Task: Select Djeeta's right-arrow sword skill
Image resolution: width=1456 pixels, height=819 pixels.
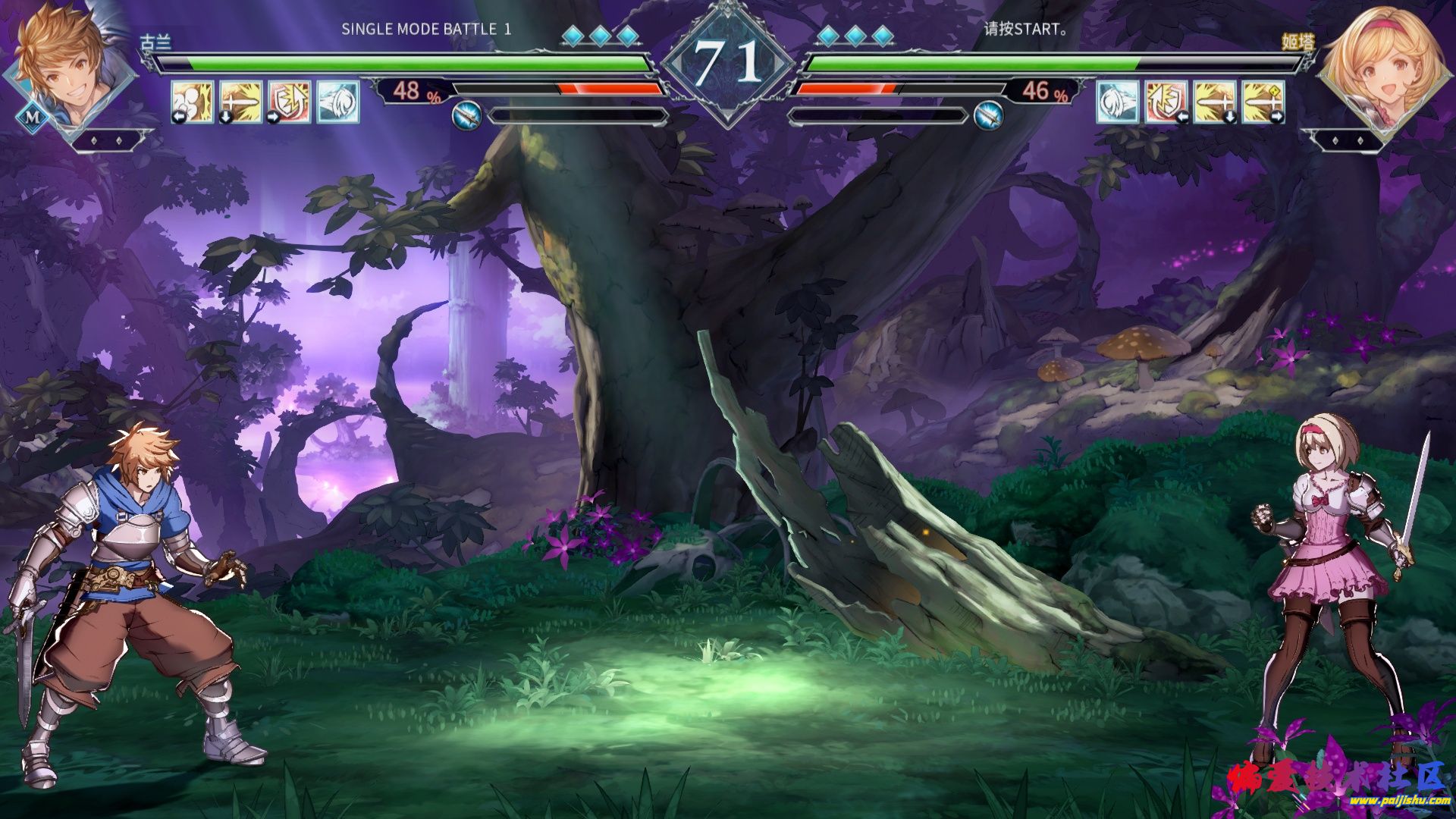Action: tap(1263, 102)
